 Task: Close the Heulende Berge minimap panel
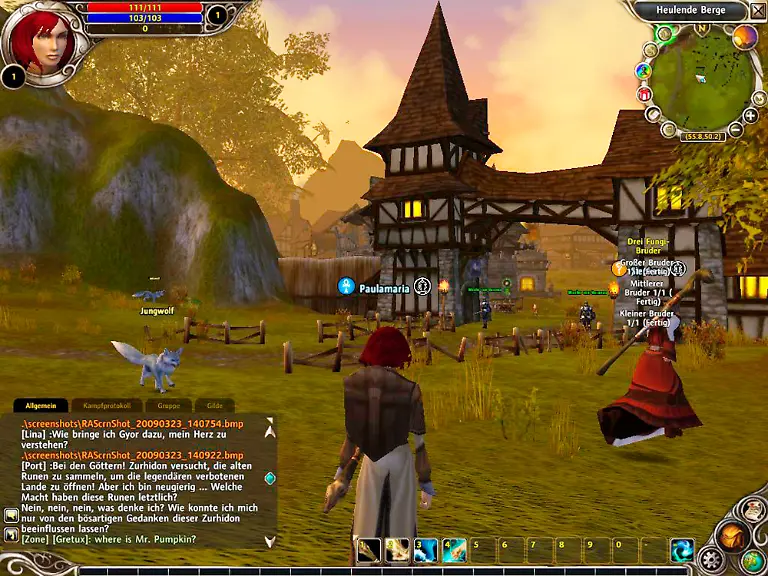[758, 11]
